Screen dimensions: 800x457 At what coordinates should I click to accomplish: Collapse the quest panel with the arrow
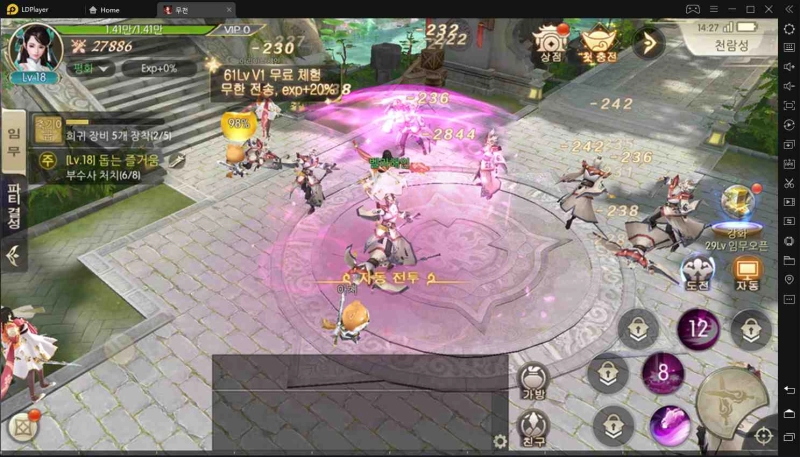14,255
